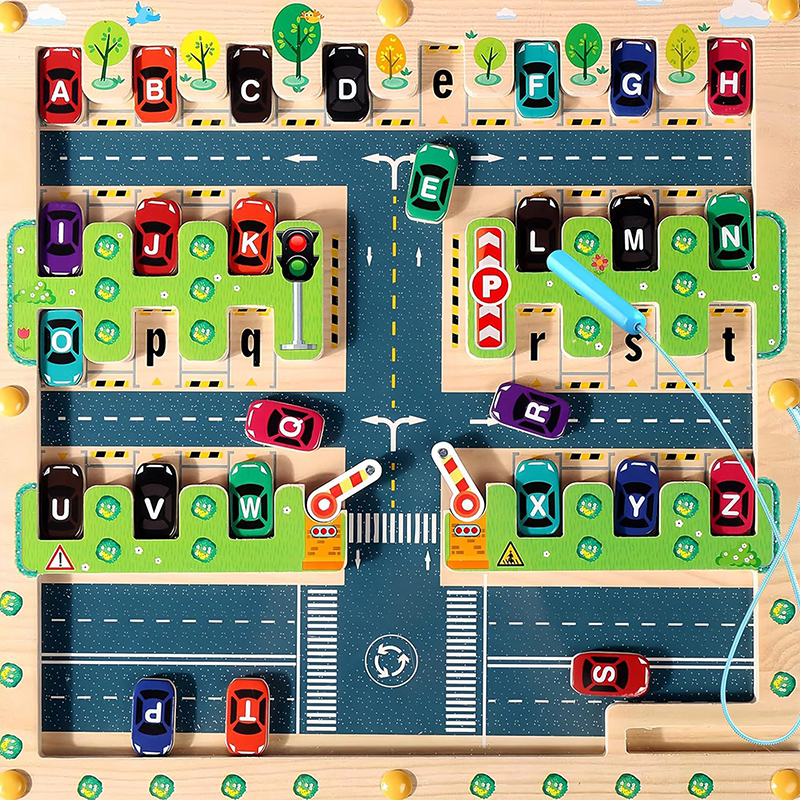800x800 pixels.
Task: Choose the empty parking slot marked t
Action: (729, 345)
